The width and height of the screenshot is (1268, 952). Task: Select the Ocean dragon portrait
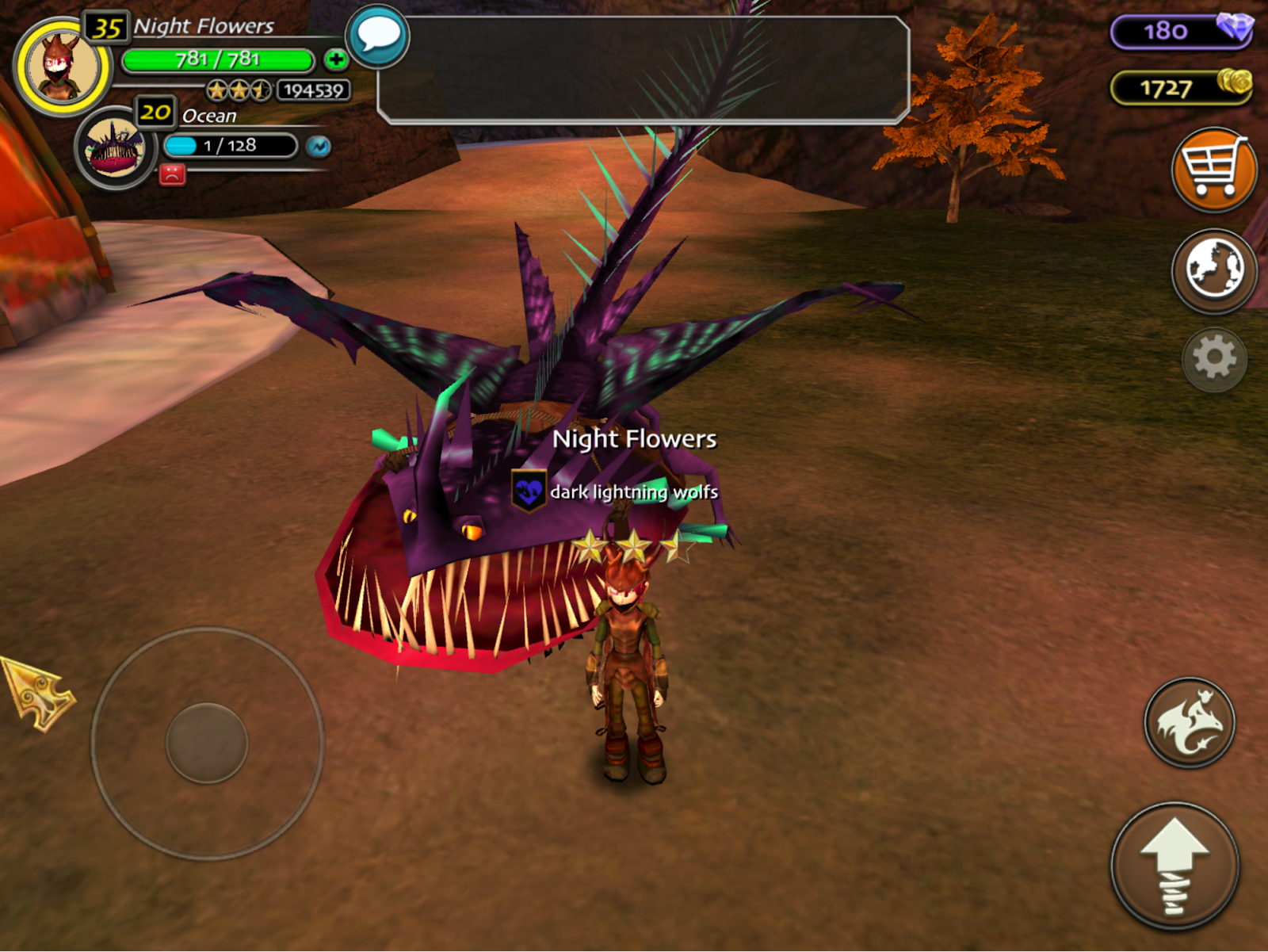coord(116,148)
